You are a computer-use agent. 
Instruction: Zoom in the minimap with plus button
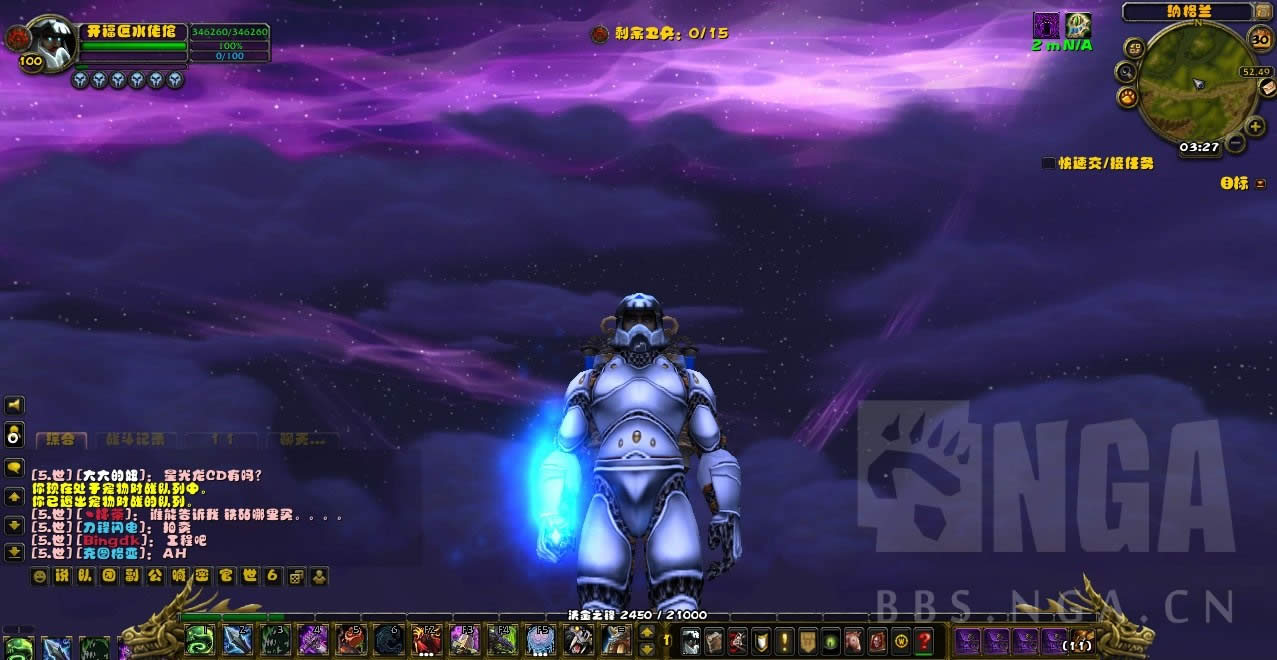coord(1256,127)
